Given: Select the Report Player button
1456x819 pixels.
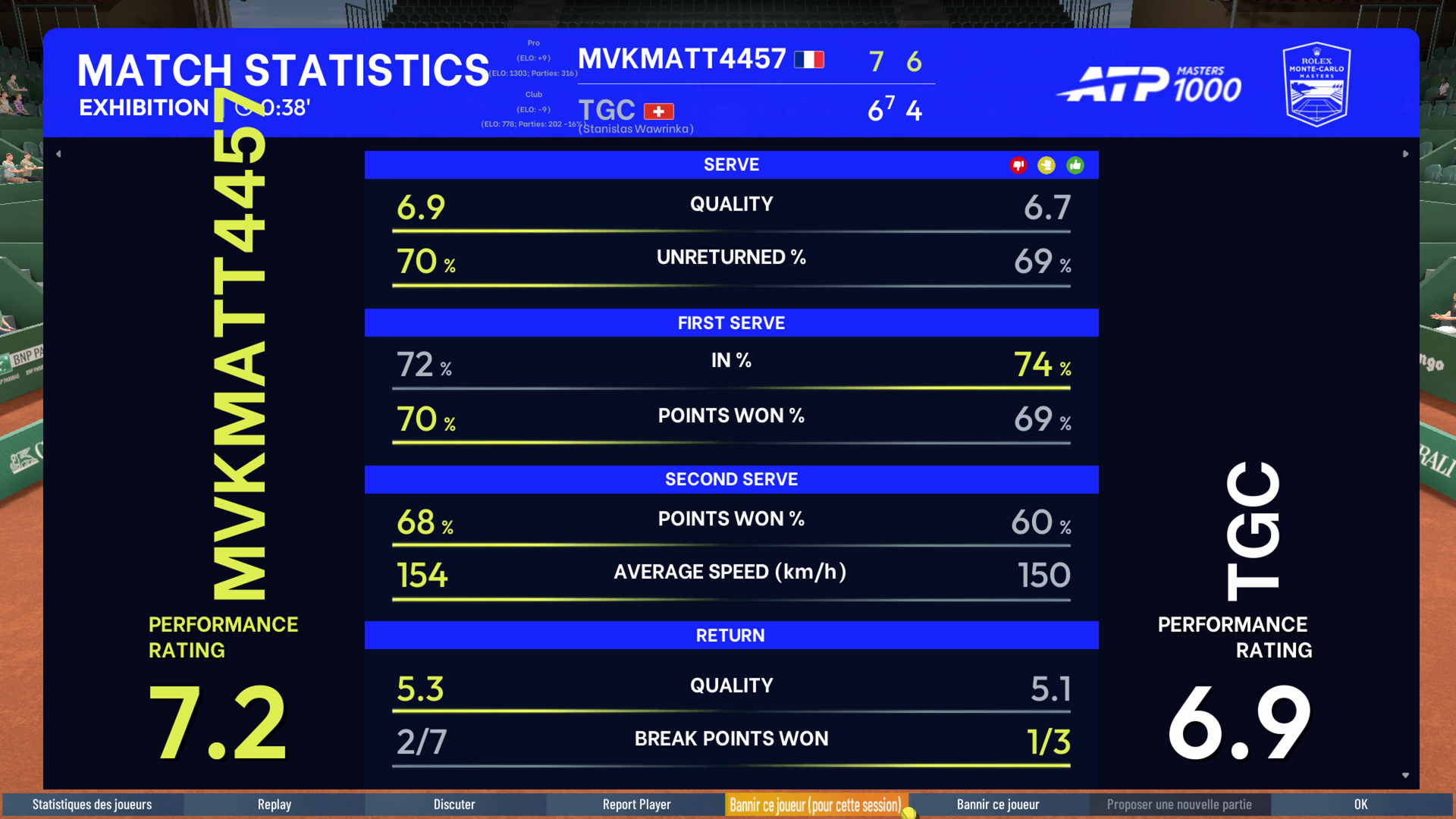Looking at the screenshot, I should [636, 805].
